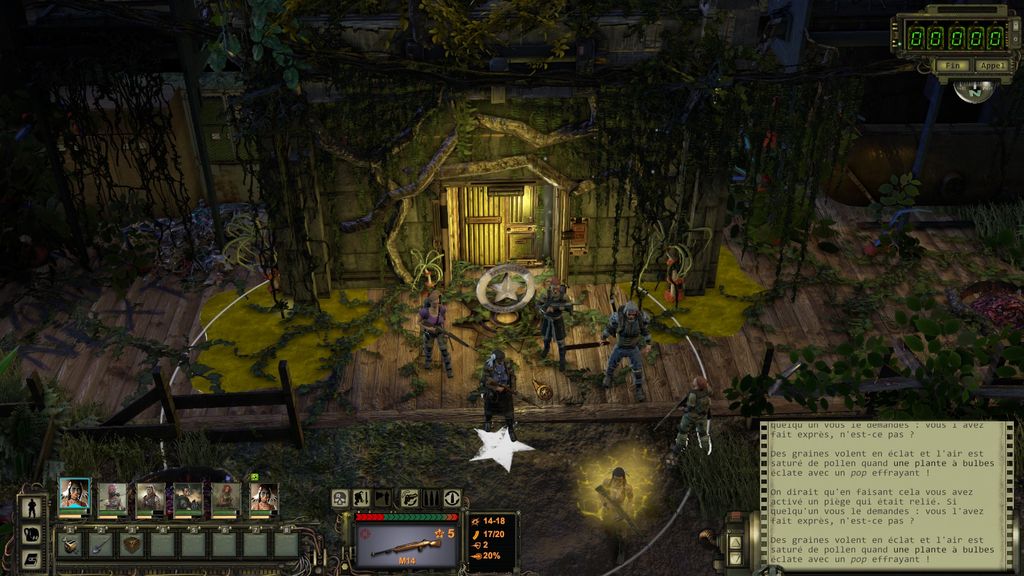This screenshot has height=576, width=1024.
Task: Select the crate item in hotbar slot one
Action: click(70, 544)
